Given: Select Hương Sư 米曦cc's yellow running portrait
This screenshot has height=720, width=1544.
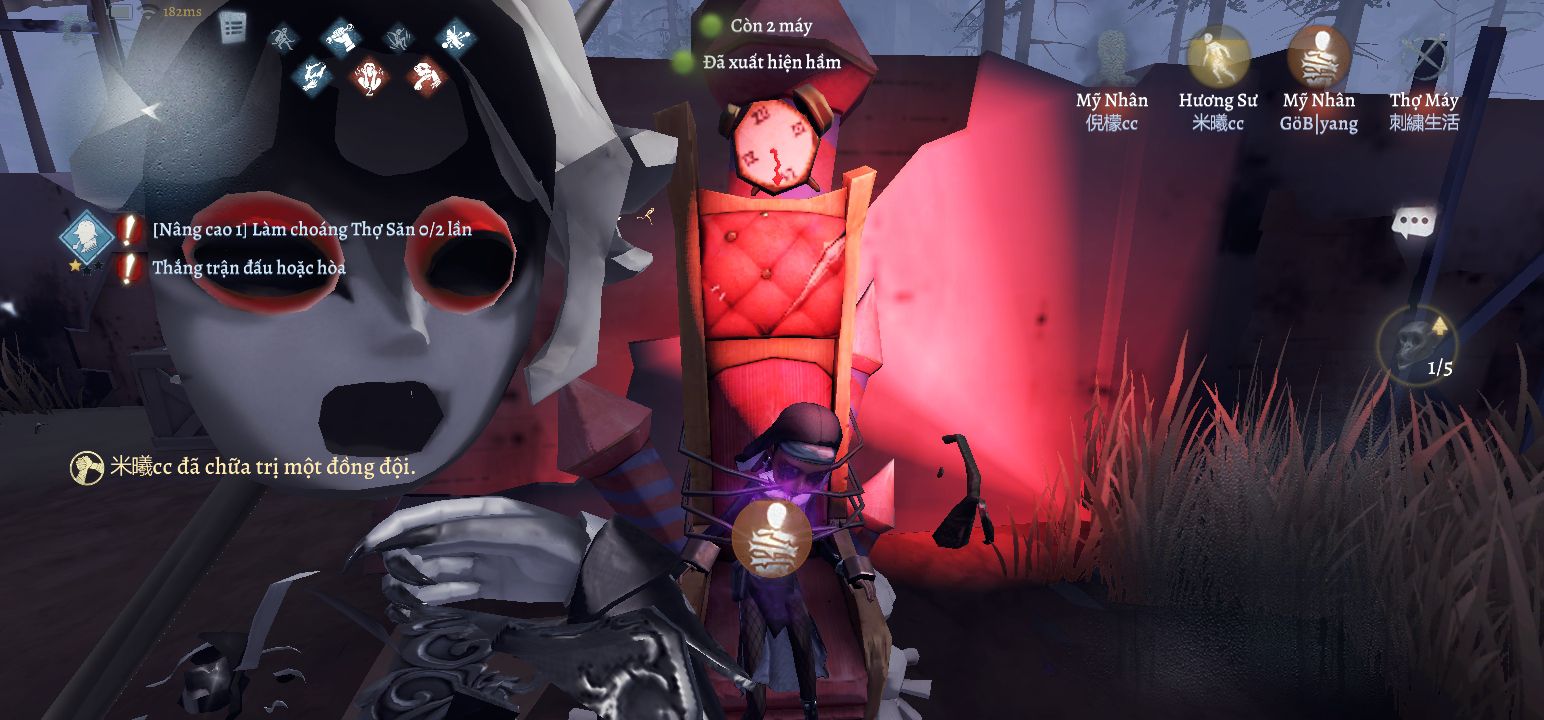Looking at the screenshot, I should (1217, 56).
